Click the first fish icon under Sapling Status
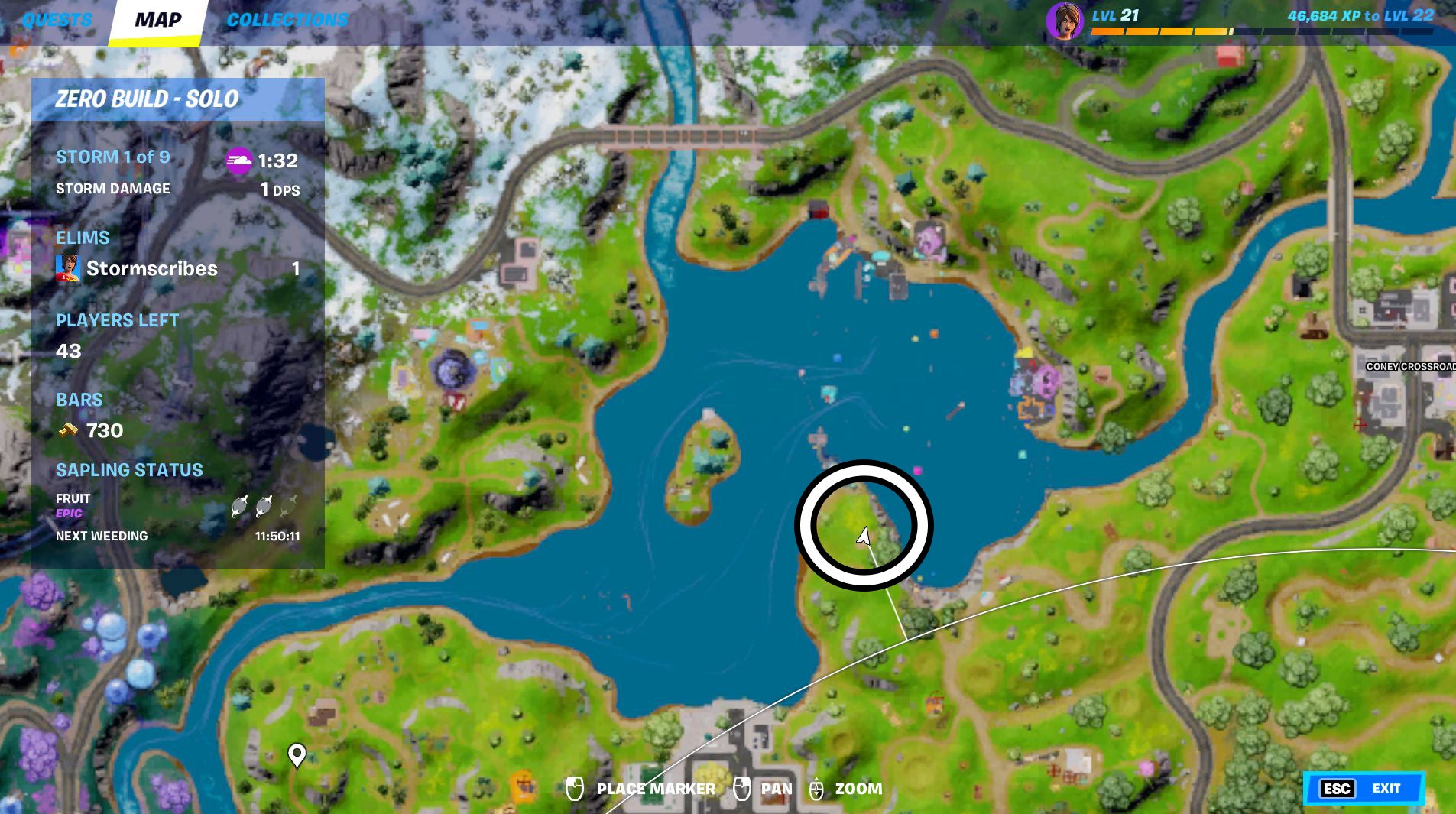Image resolution: width=1456 pixels, height=814 pixels. [239, 506]
